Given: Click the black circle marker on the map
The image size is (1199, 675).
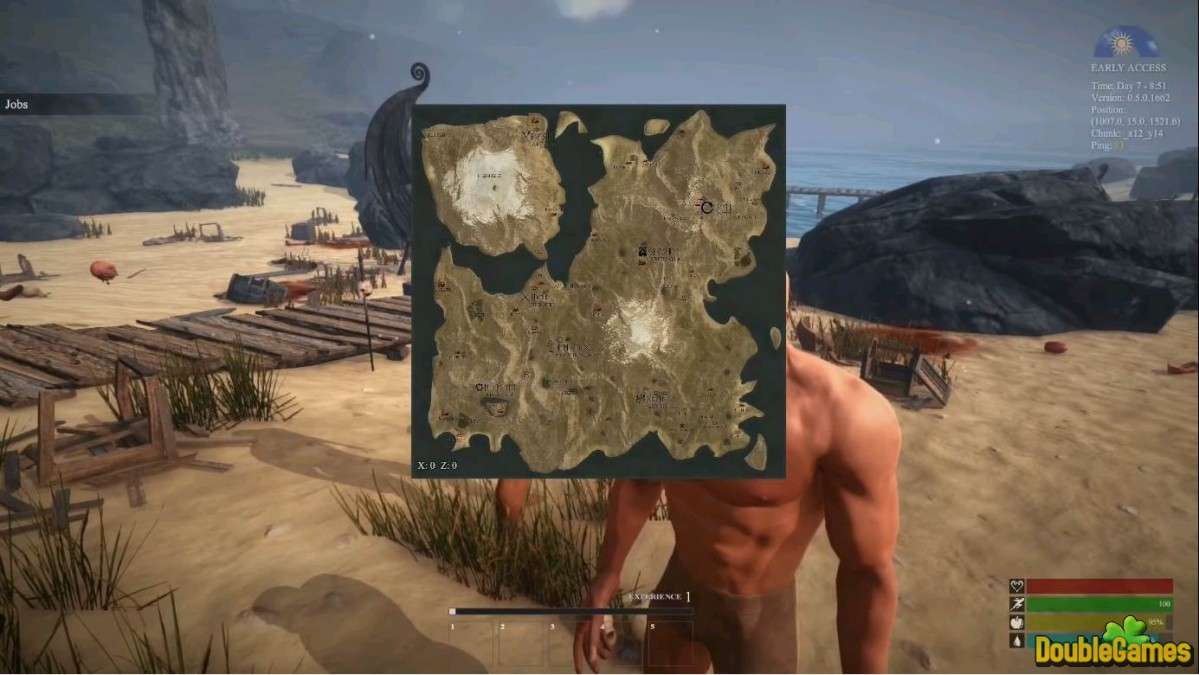Looking at the screenshot, I should [x=707, y=207].
